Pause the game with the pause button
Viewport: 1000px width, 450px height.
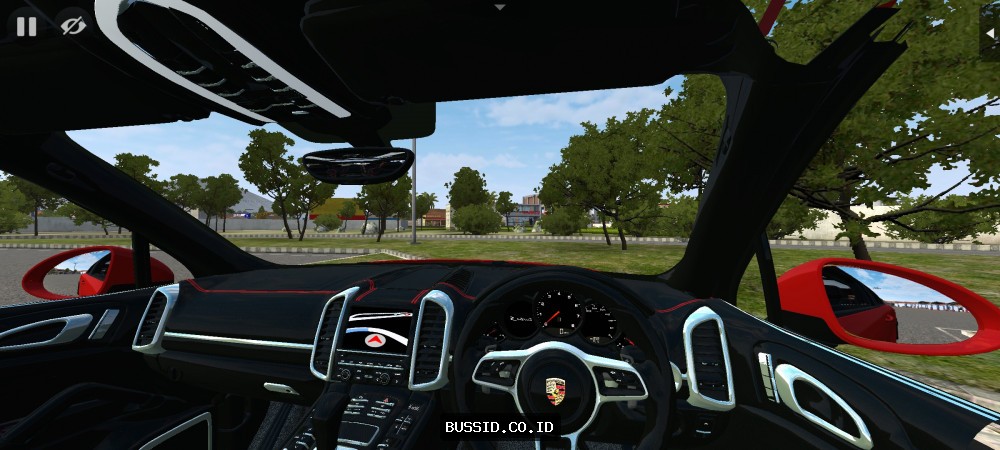point(26,26)
